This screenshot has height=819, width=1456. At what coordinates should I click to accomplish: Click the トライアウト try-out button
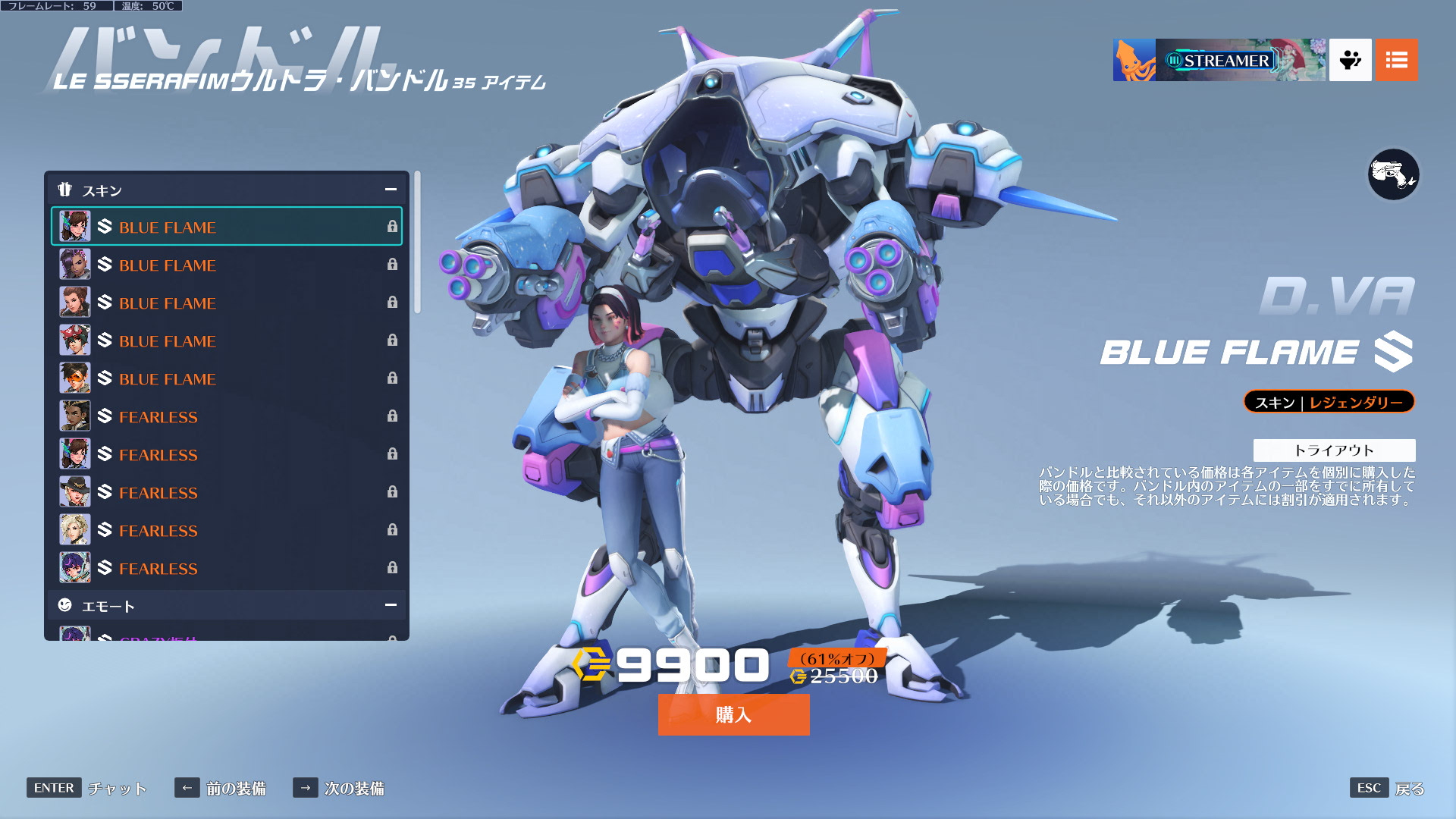(x=1334, y=450)
